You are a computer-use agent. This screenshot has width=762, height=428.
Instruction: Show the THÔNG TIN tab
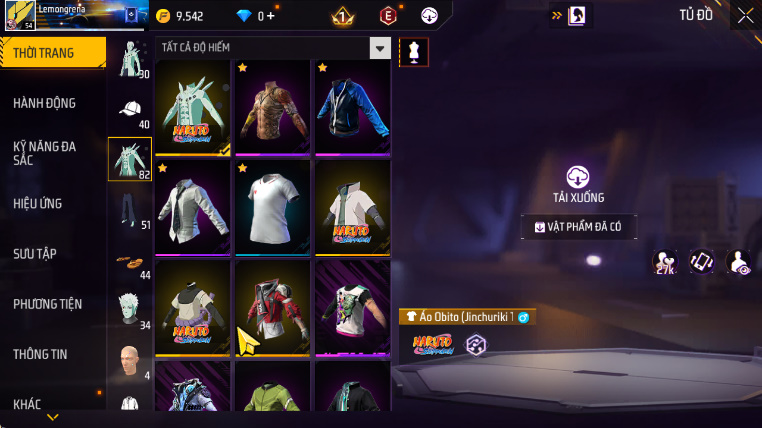coord(40,354)
